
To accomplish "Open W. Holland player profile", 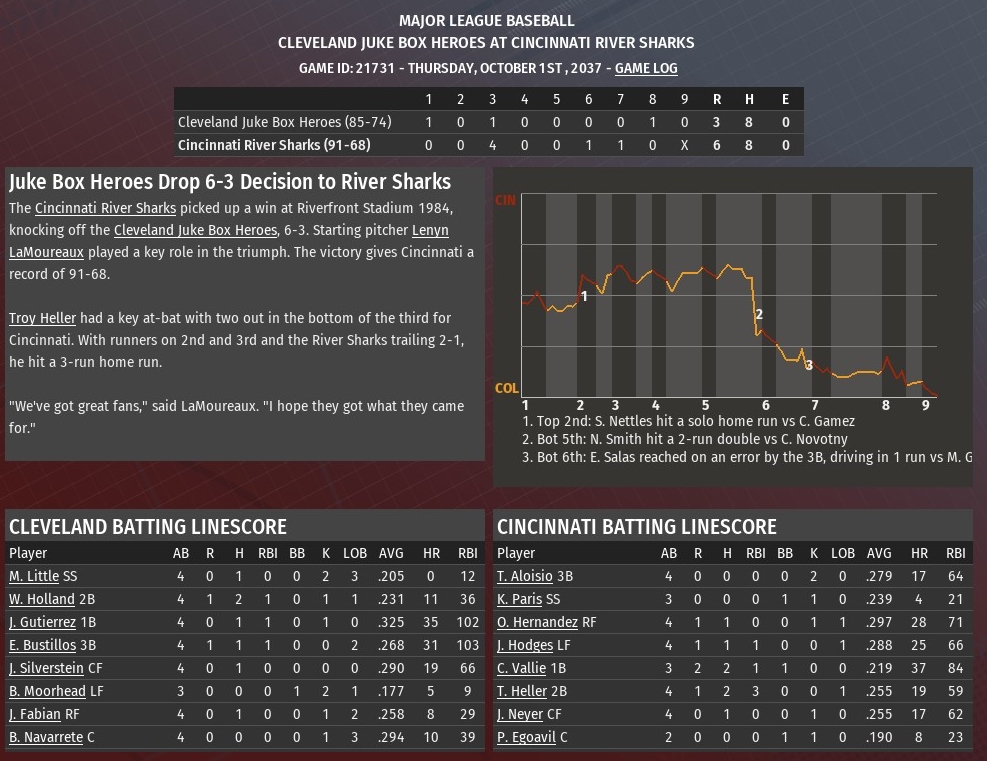I will (x=41, y=599).
